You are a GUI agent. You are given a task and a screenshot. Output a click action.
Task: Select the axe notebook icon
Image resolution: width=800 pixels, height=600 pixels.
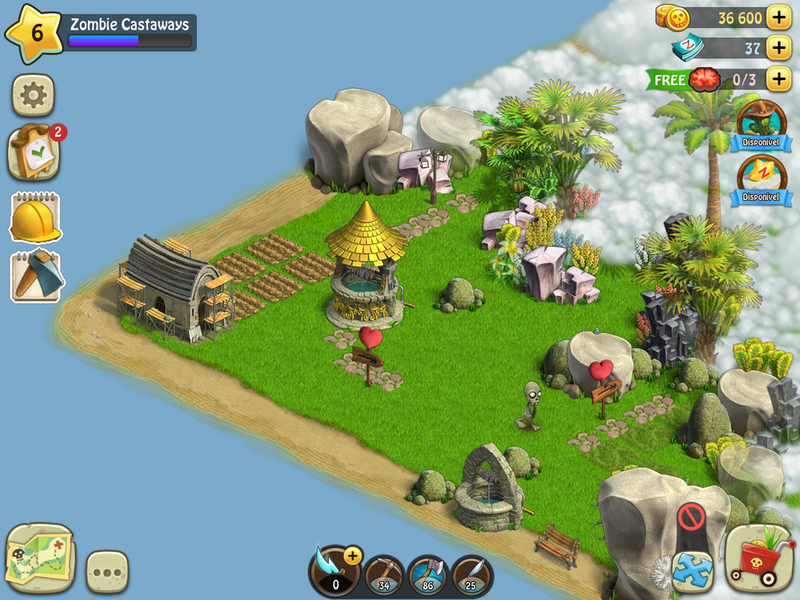(x=35, y=276)
